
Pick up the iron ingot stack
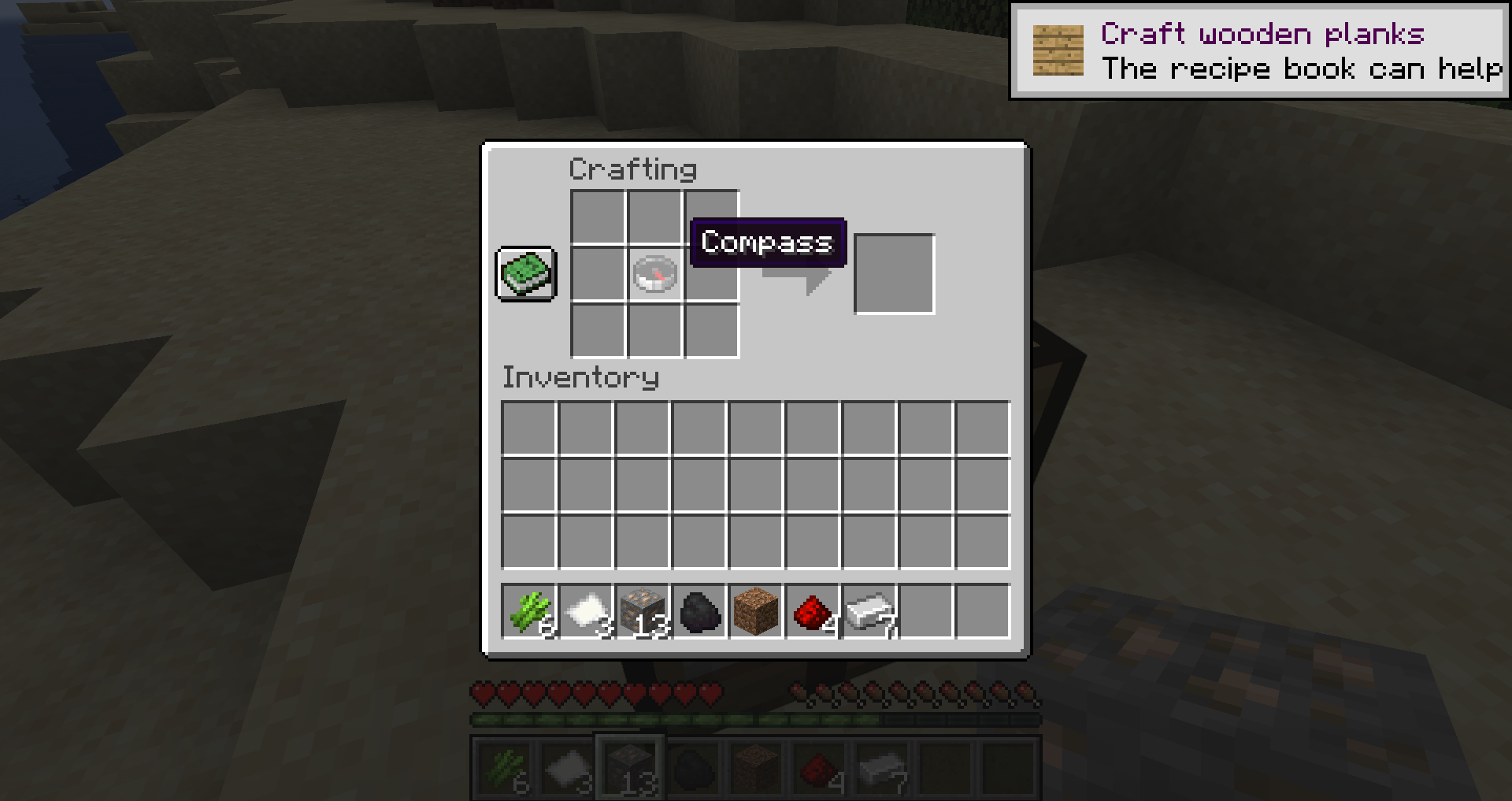pyautogui.click(x=869, y=611)
